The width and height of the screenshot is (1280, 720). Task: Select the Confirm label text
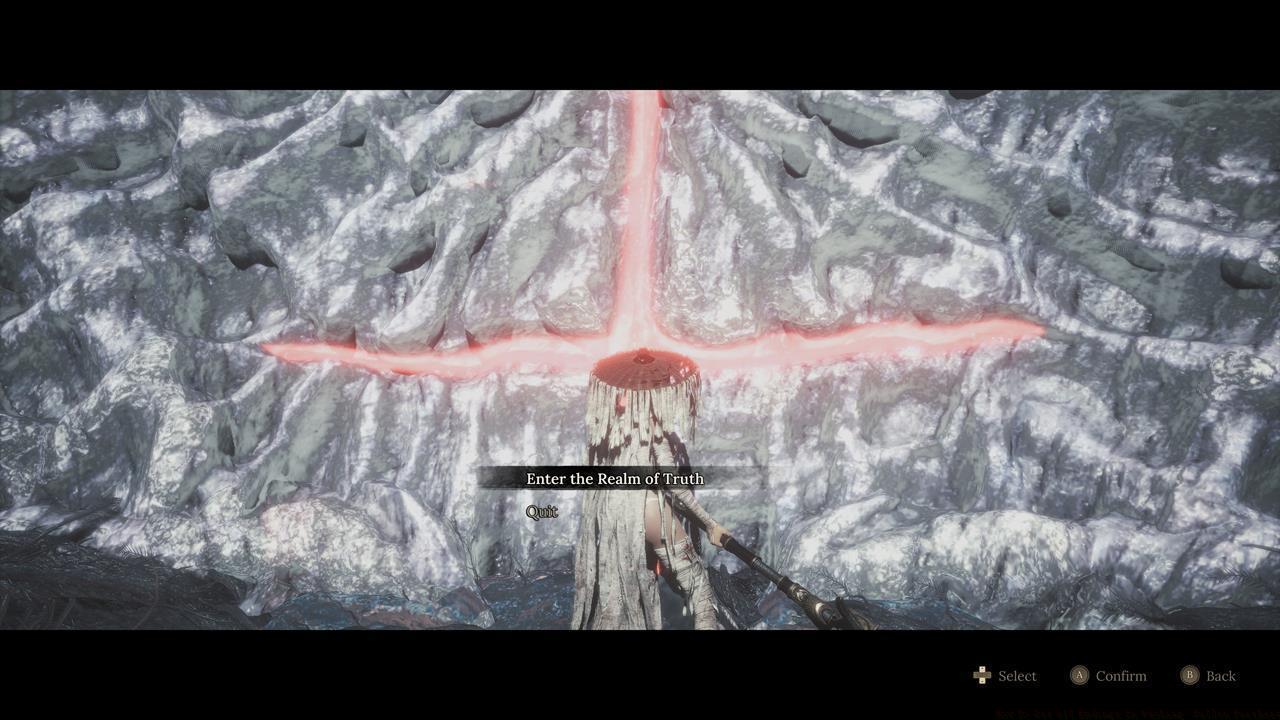[x=1121, y=675]
